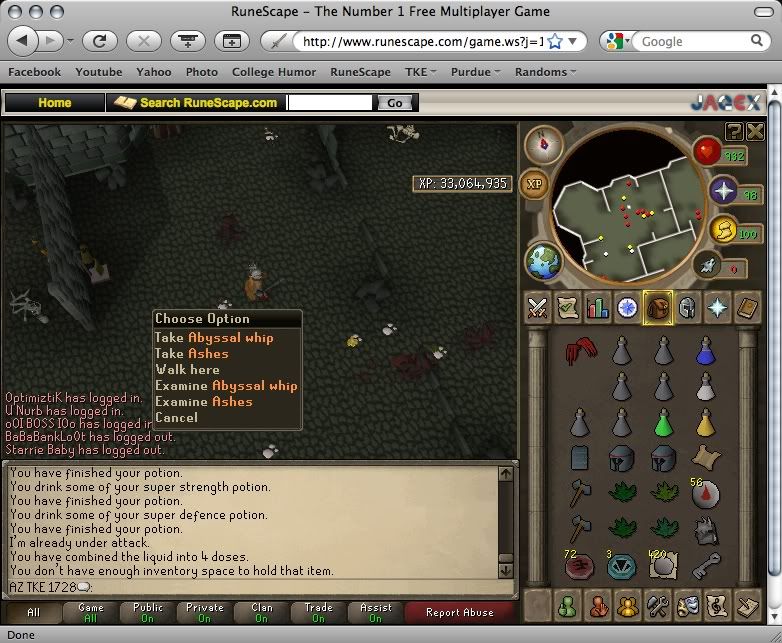Click on the circular minimap
This screenshot has width=782, height=643.
[x=620, y=205]
